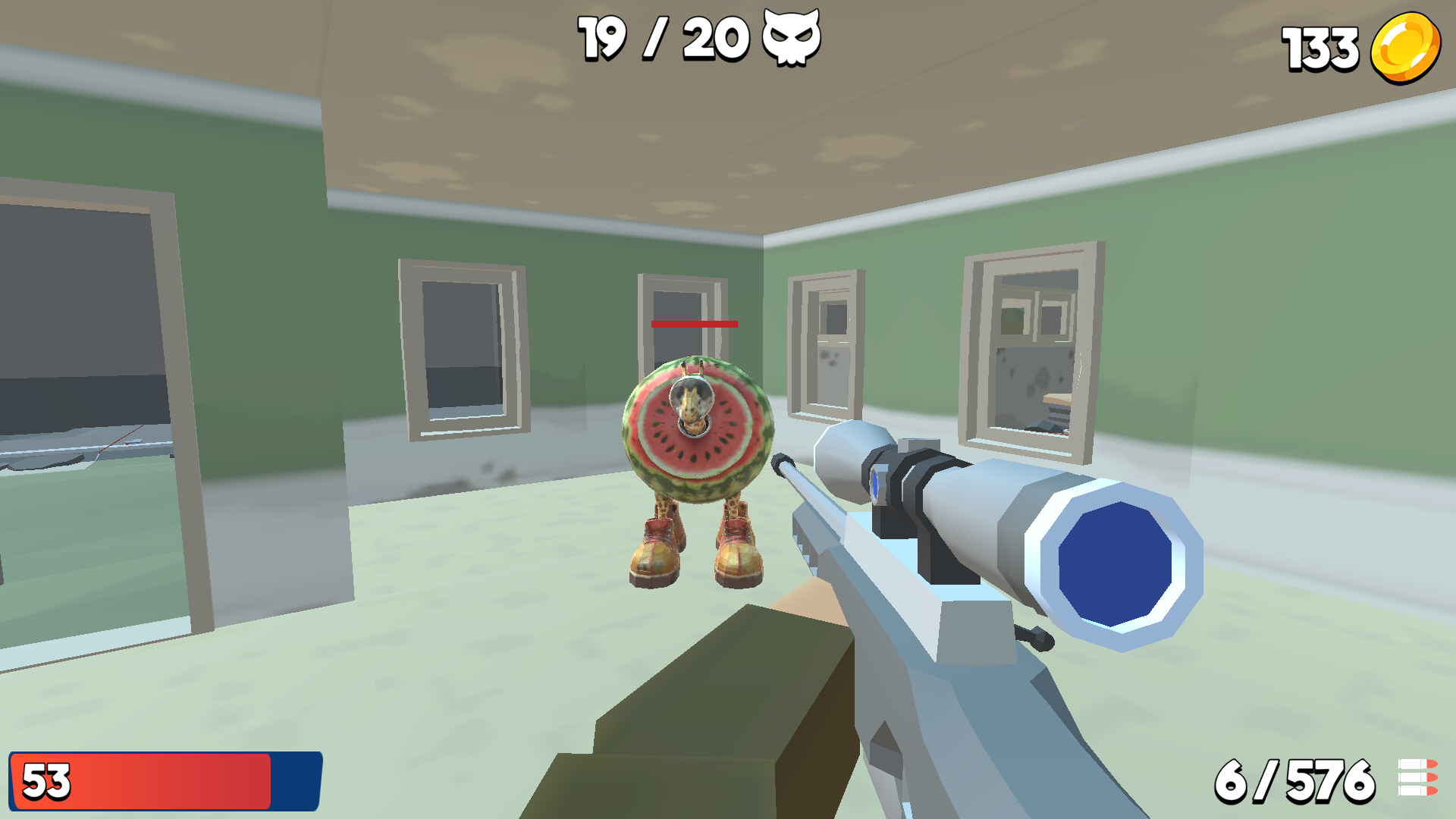Click the open doorway on the far left
1456x819 pixels.
point(83,417)
